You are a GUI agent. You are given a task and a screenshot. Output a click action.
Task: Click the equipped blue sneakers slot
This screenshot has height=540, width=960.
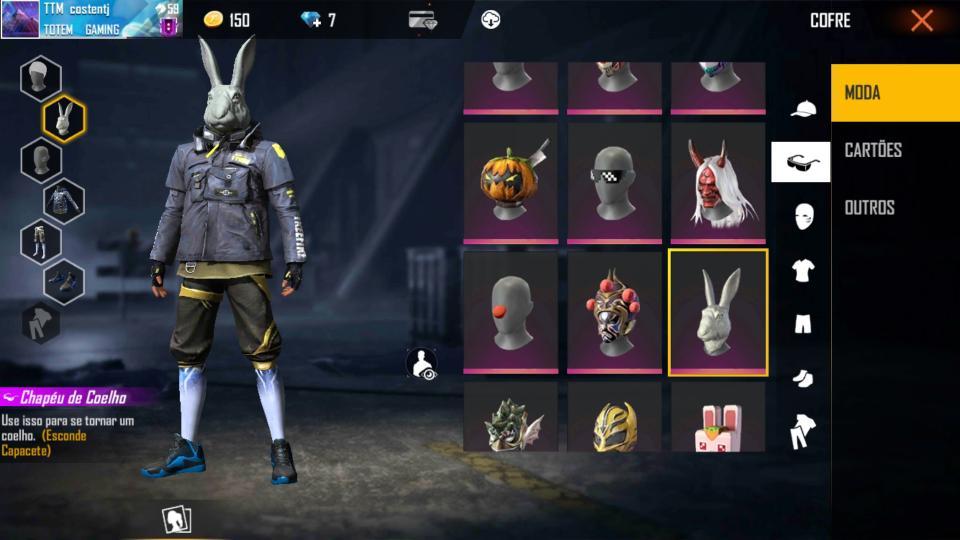pyautogui.click(x=64, y=281)
